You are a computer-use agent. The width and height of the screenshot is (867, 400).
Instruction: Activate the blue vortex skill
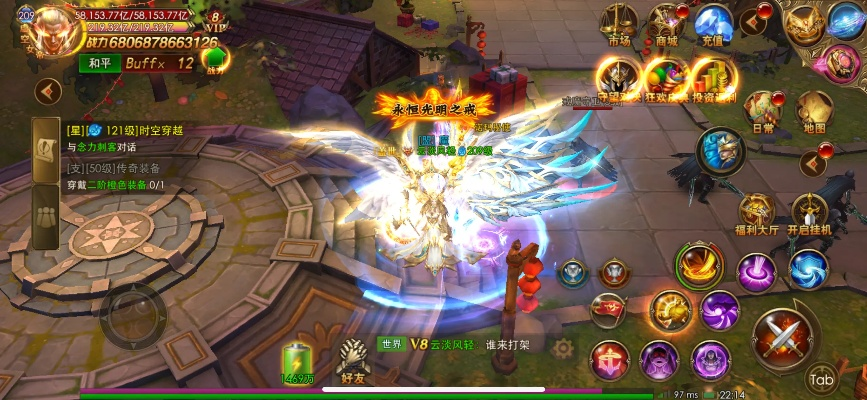click(x=807, y=268)
